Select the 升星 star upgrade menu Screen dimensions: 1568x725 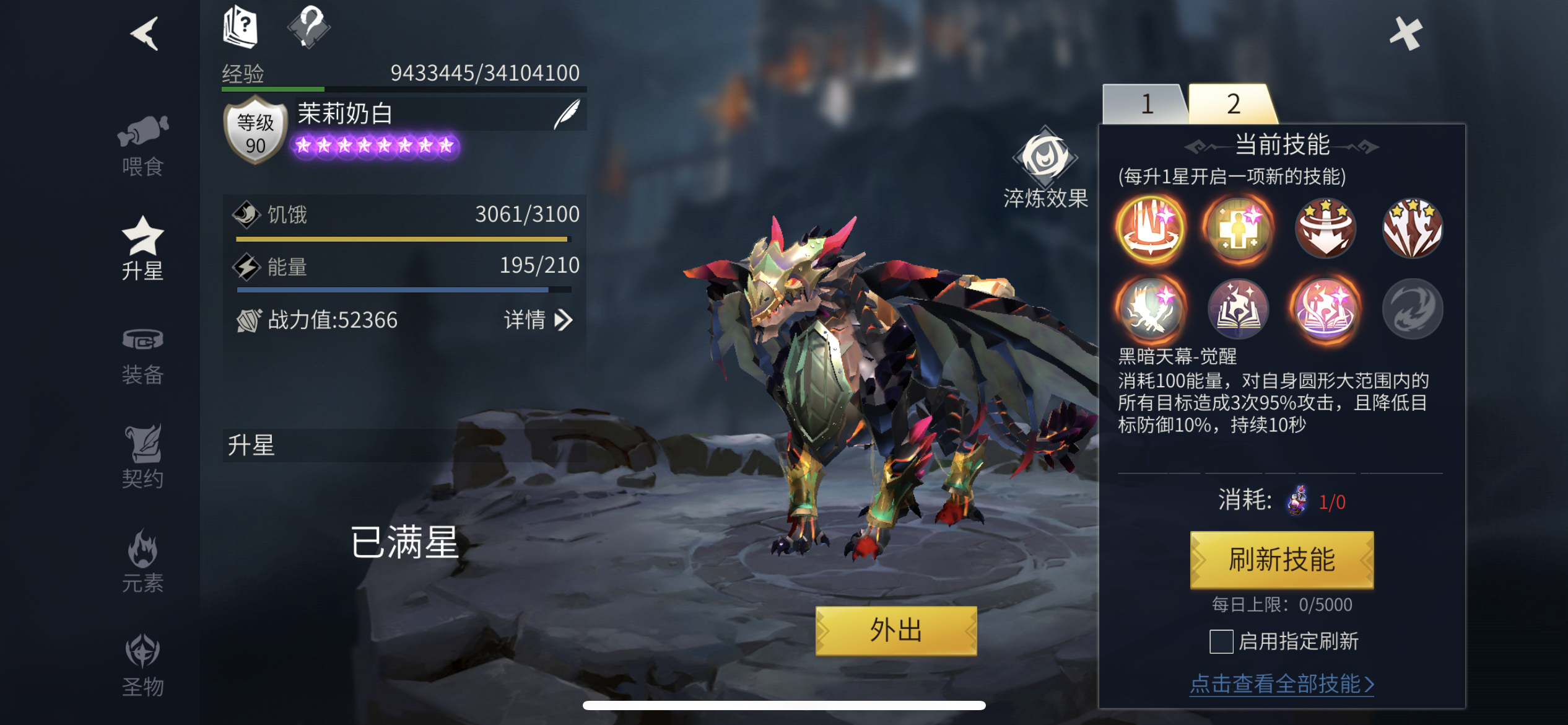tap(143, 249)
